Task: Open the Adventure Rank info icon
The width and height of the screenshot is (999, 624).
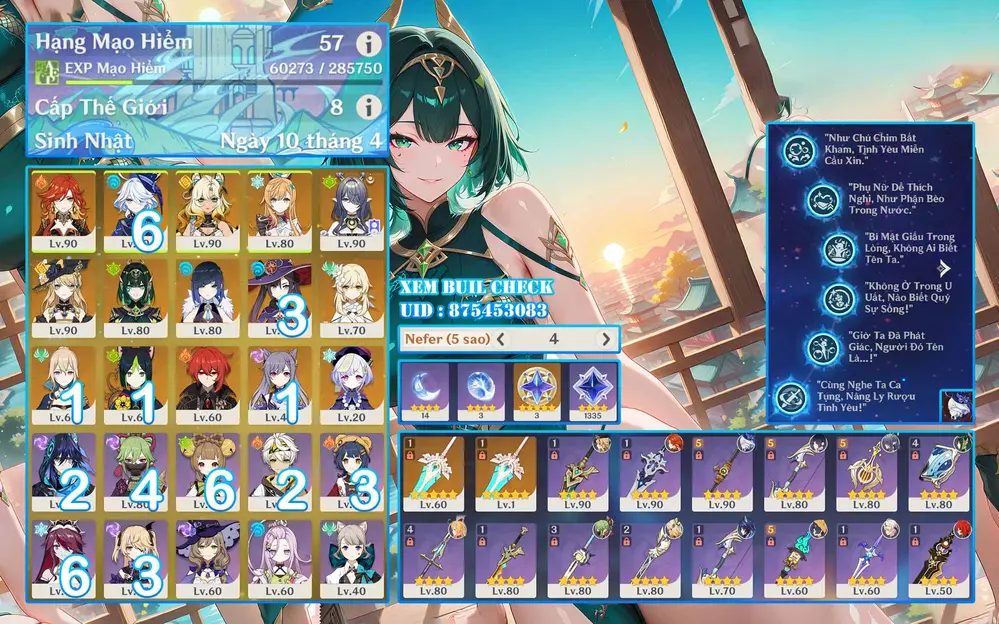Action: point(370,44)
